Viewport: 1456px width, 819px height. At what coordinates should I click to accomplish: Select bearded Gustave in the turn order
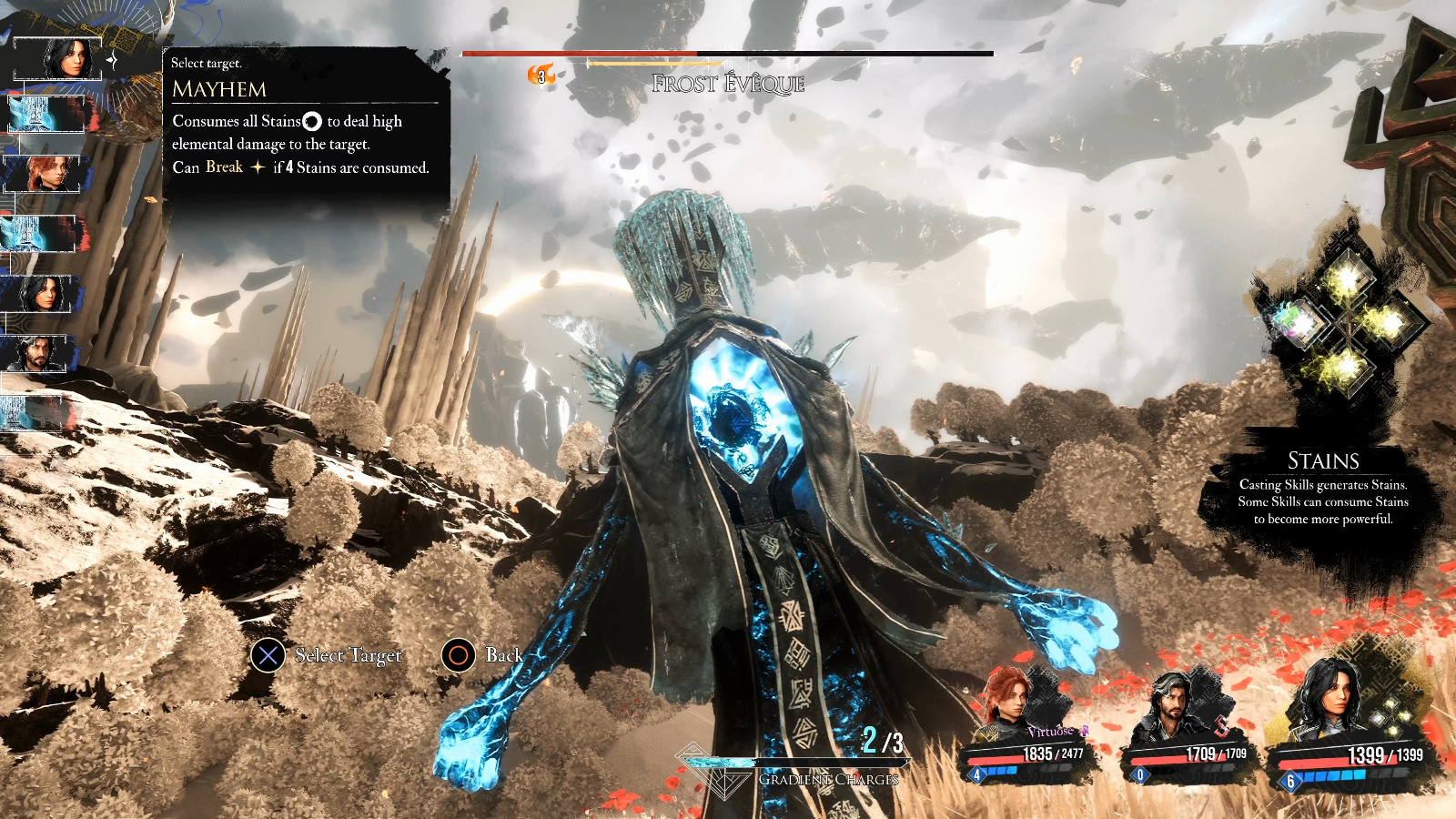tap(38, 354)
